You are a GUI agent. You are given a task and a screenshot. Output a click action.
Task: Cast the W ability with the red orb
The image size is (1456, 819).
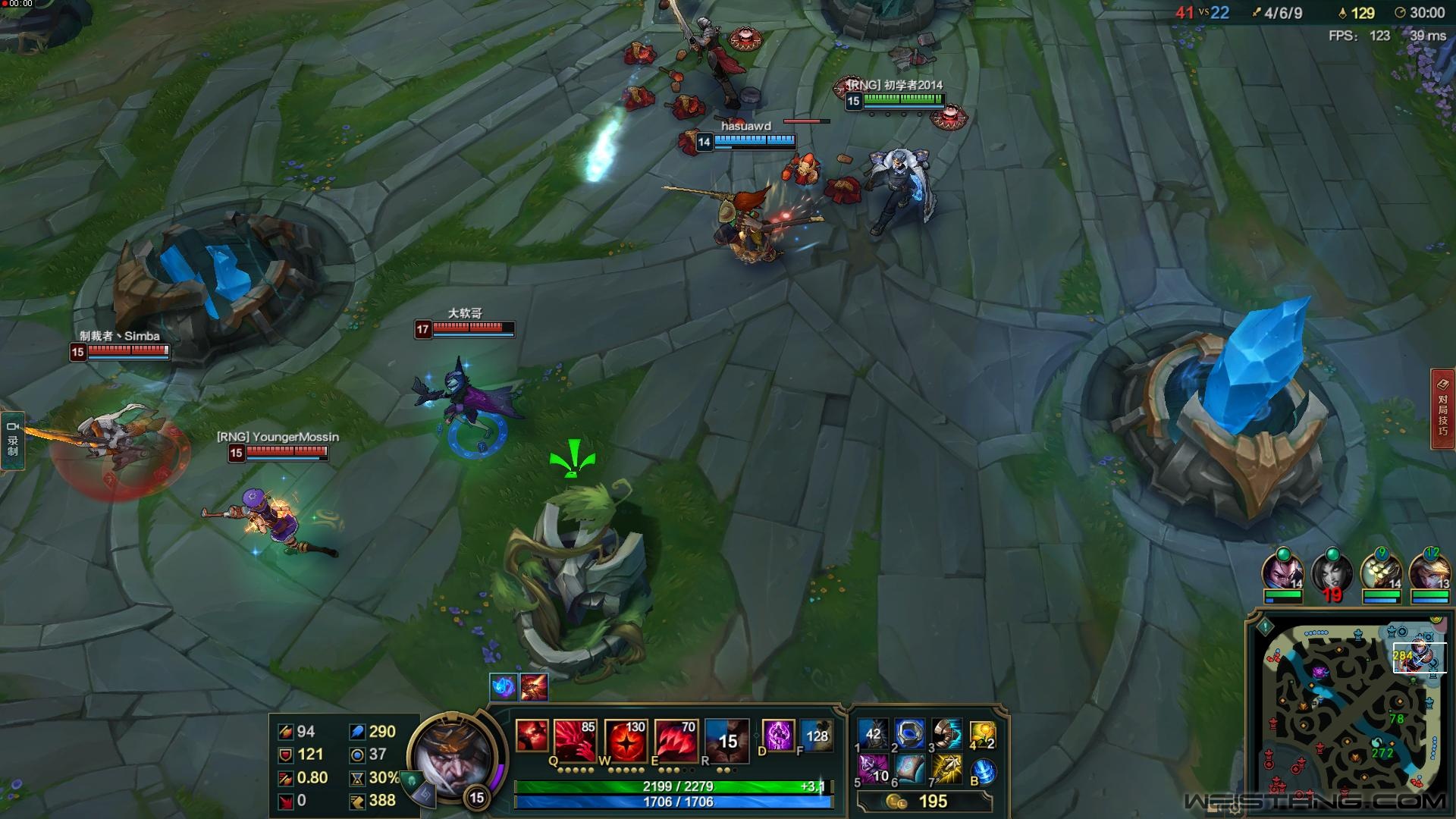click(x=626, y=739)
